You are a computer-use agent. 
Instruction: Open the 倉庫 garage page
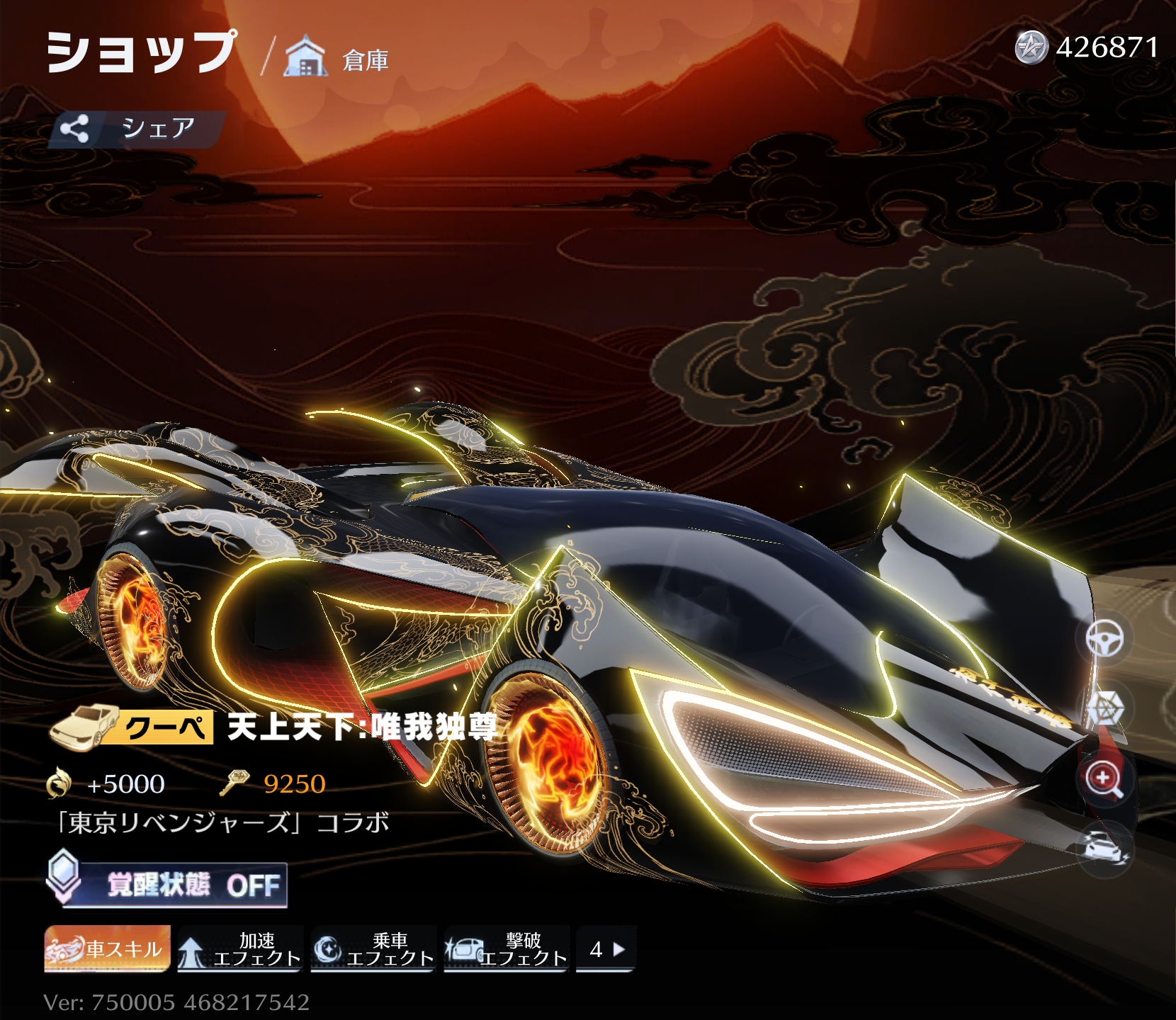click(x=337, y=58)
